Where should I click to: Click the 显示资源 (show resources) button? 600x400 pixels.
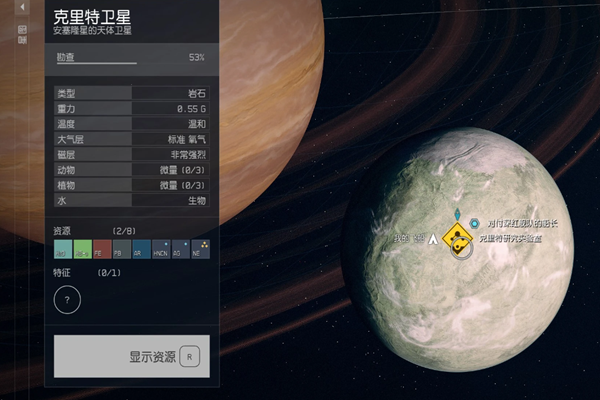(x=132, y=356)
